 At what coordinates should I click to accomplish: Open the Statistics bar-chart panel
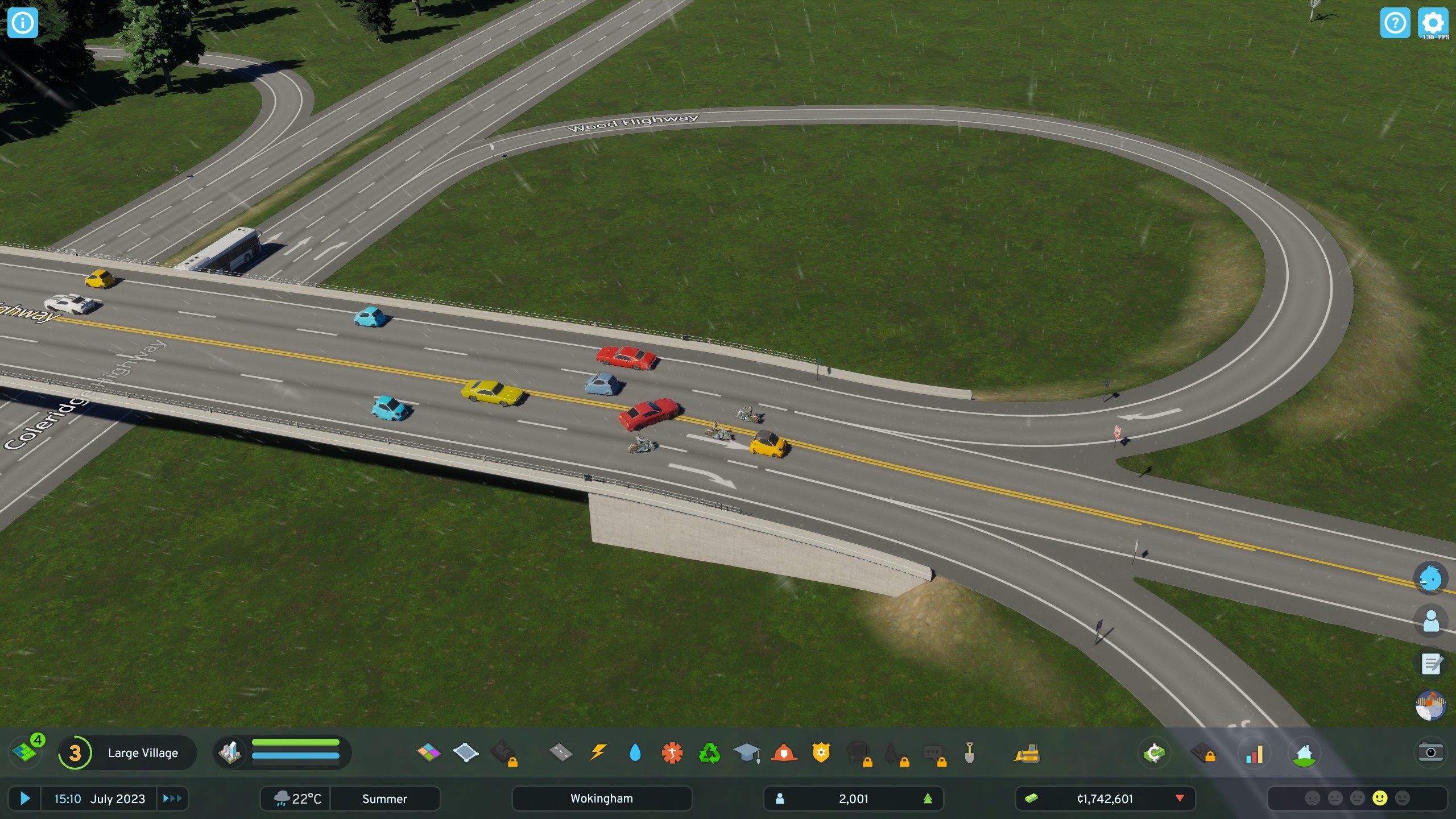1254,752
